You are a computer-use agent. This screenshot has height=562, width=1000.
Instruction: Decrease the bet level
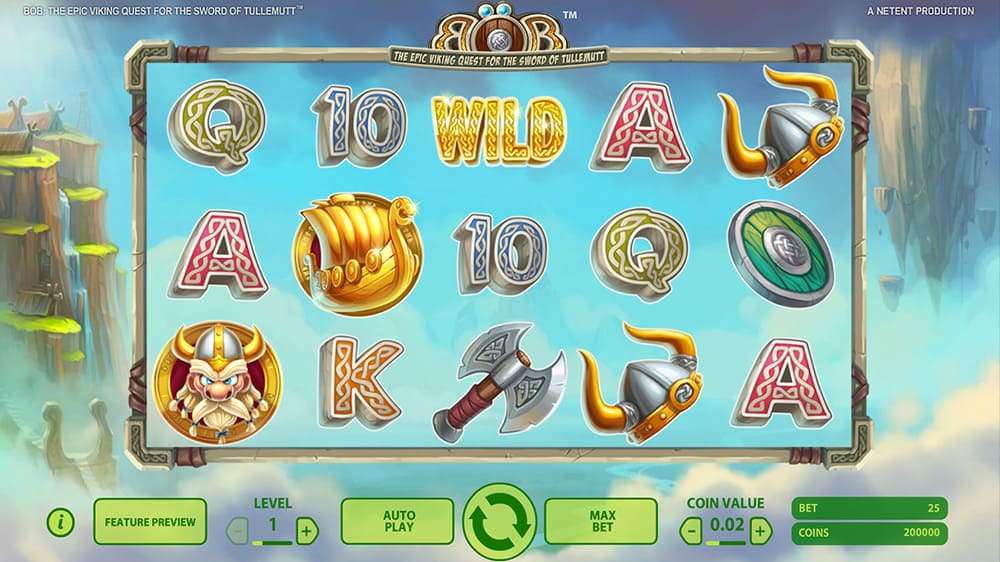[238, 530]
